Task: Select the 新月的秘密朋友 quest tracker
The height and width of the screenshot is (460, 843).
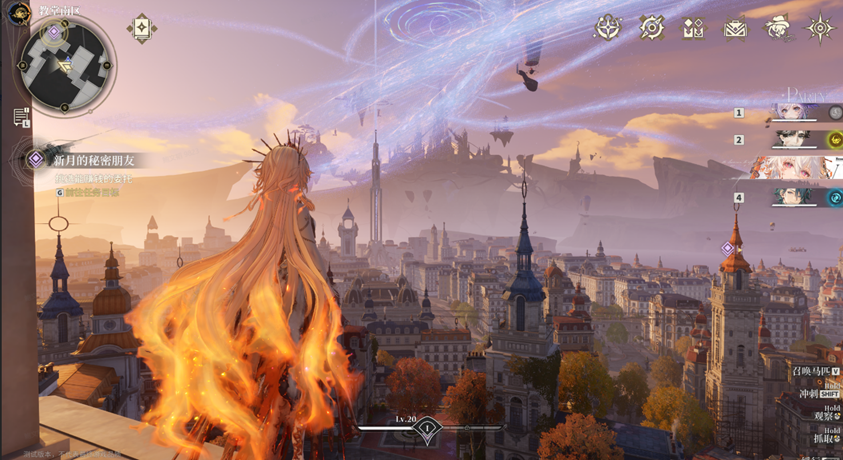Action: coord(93,160)
